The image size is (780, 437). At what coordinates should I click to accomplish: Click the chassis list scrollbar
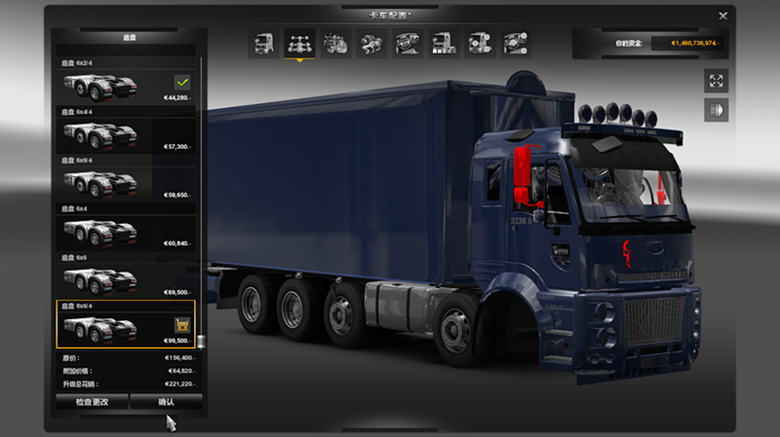click(200, 200)
